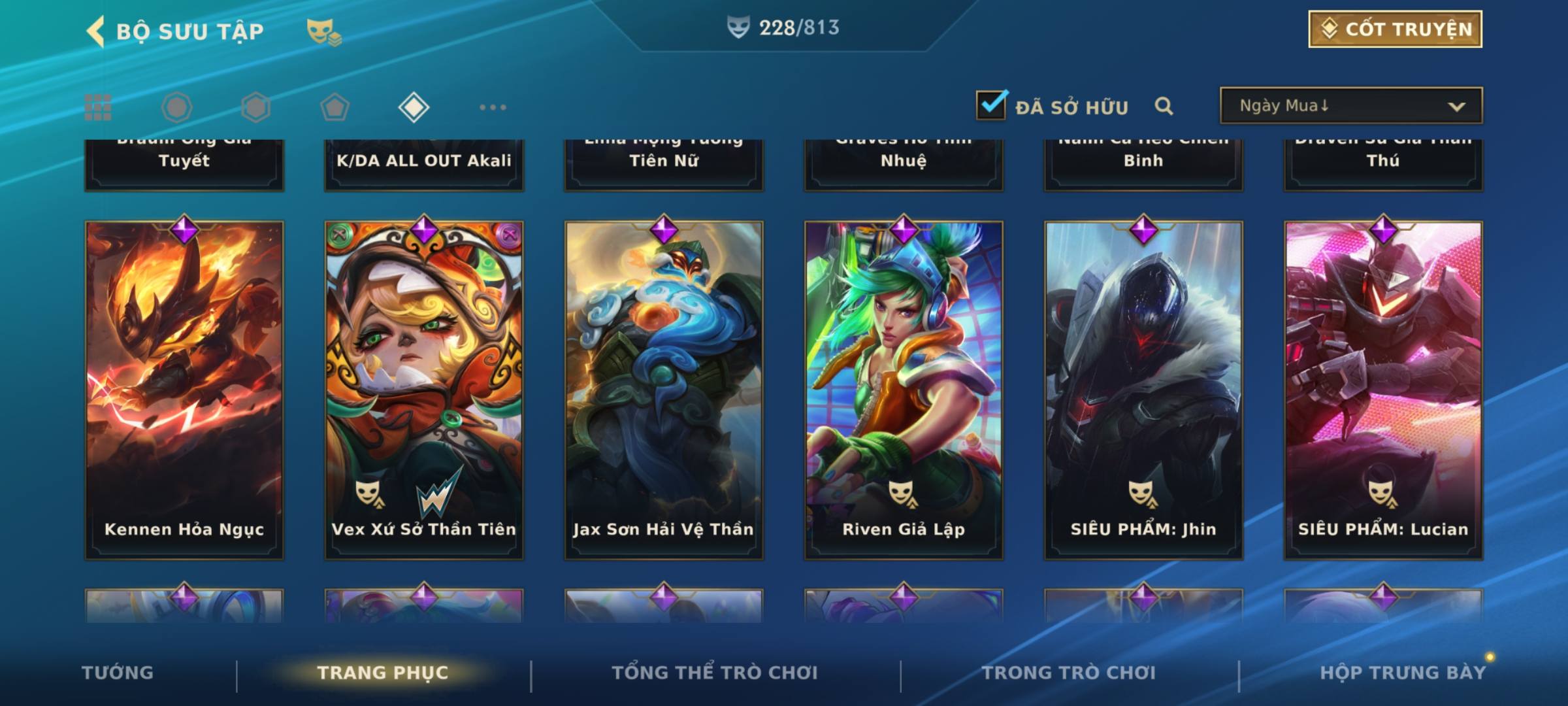Open the three-dots more filters
Screen dimensions: 1568x706
493,107
